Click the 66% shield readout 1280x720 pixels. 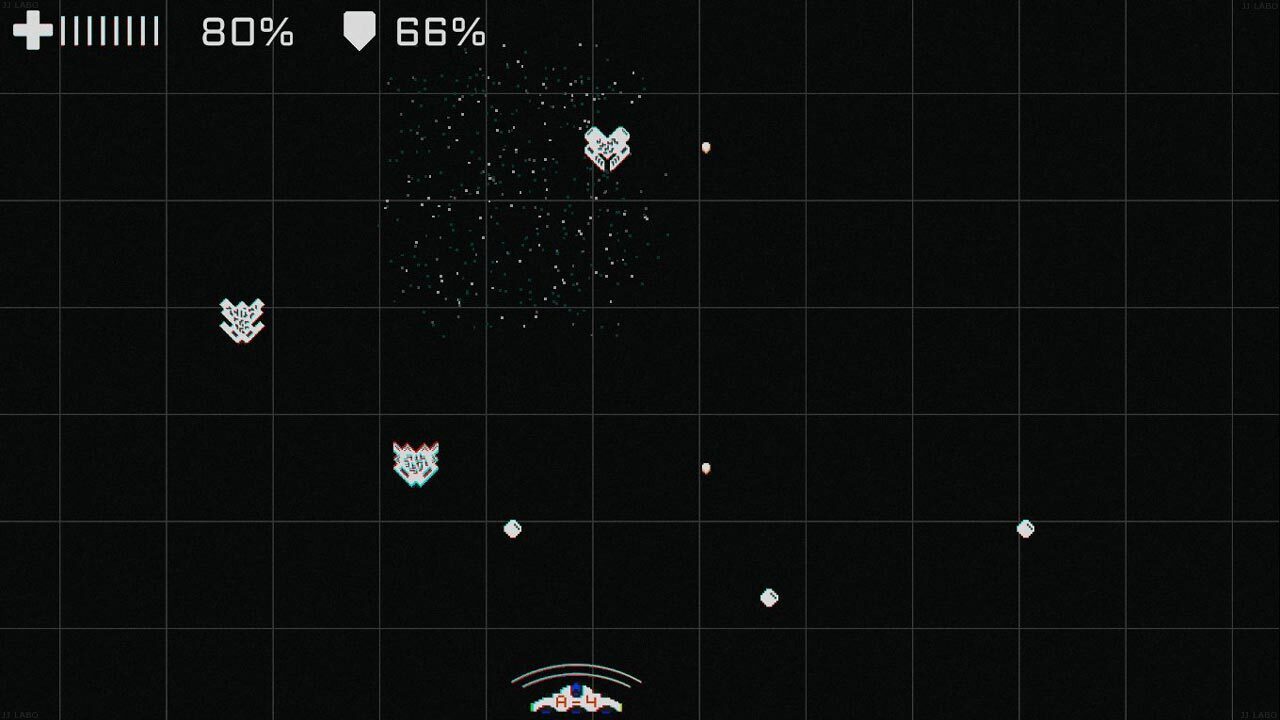(441, 32)
